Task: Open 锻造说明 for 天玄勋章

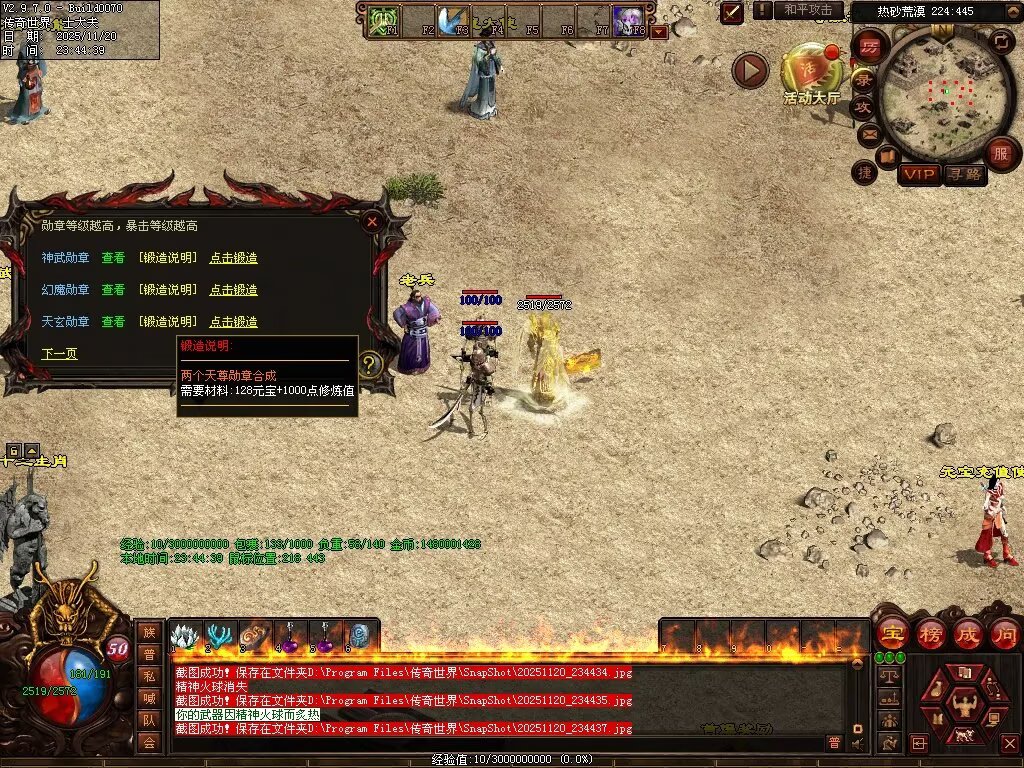Action: coord(168,322)
